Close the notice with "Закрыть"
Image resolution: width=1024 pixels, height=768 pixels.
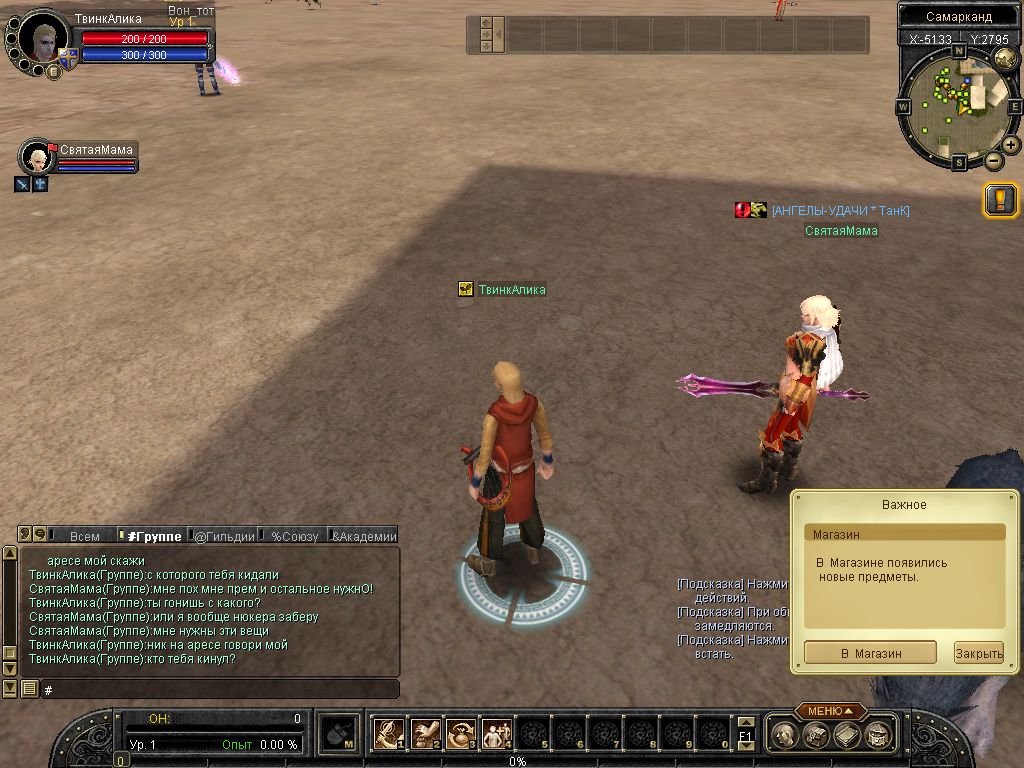tap(978, 653)
